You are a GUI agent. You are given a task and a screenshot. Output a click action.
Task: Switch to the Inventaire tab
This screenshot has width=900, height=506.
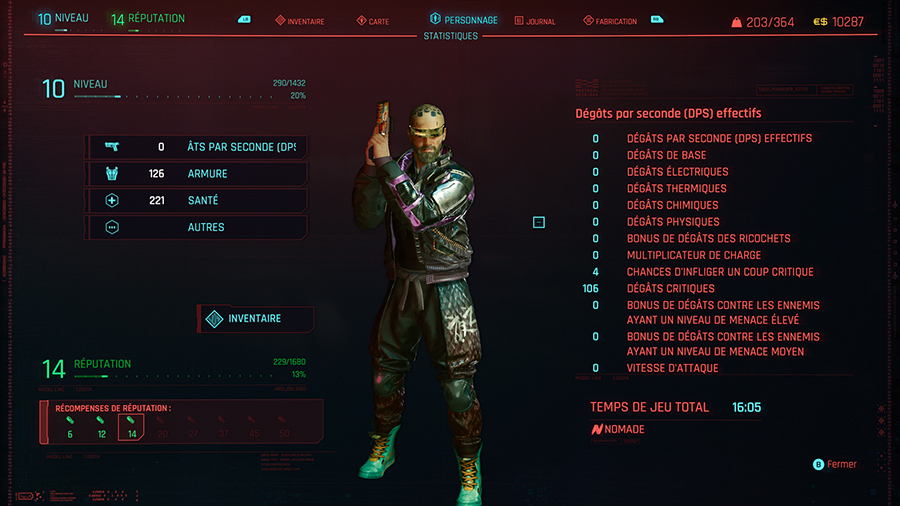[x=305, y=21]
